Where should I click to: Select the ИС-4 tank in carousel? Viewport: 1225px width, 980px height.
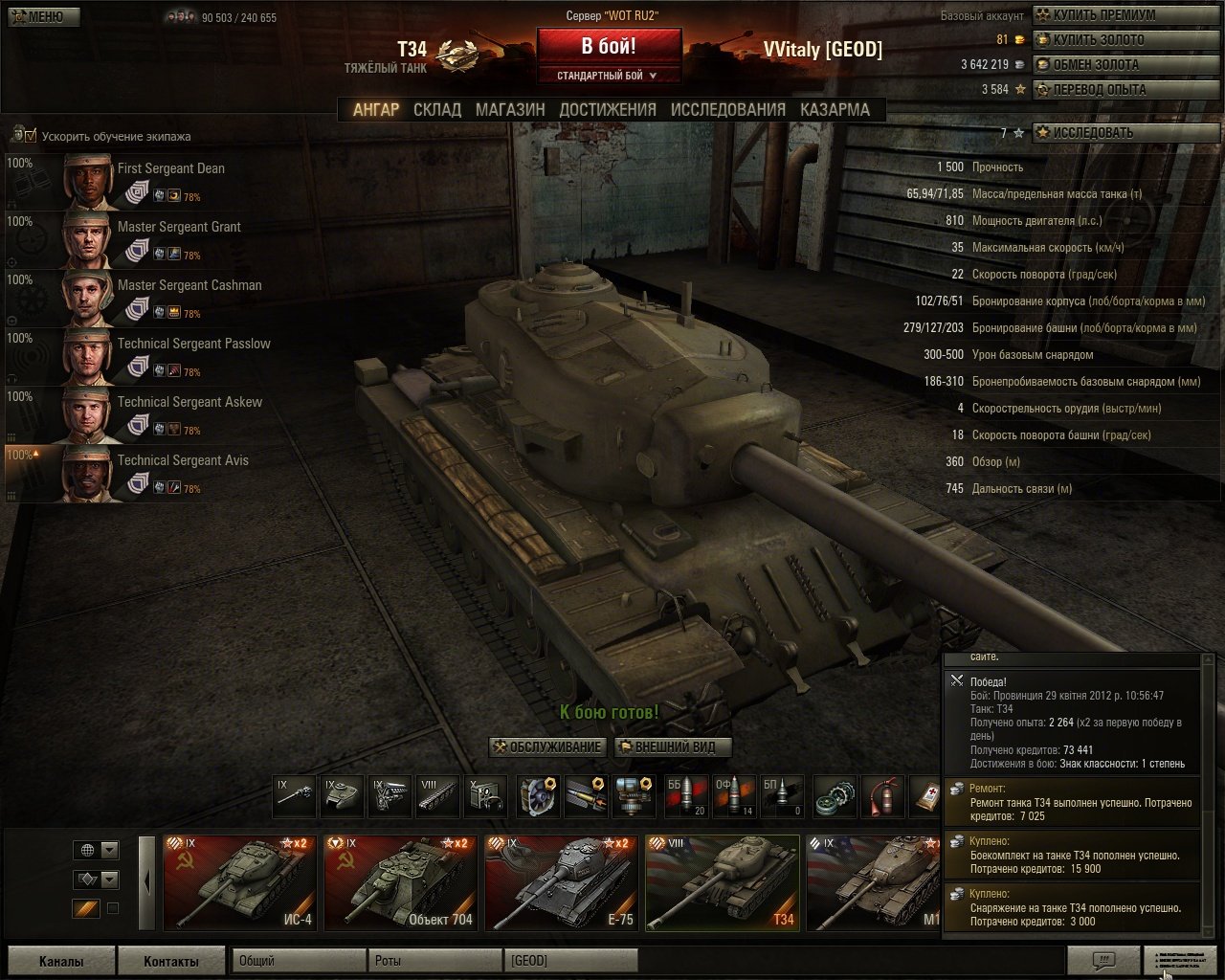239,882
